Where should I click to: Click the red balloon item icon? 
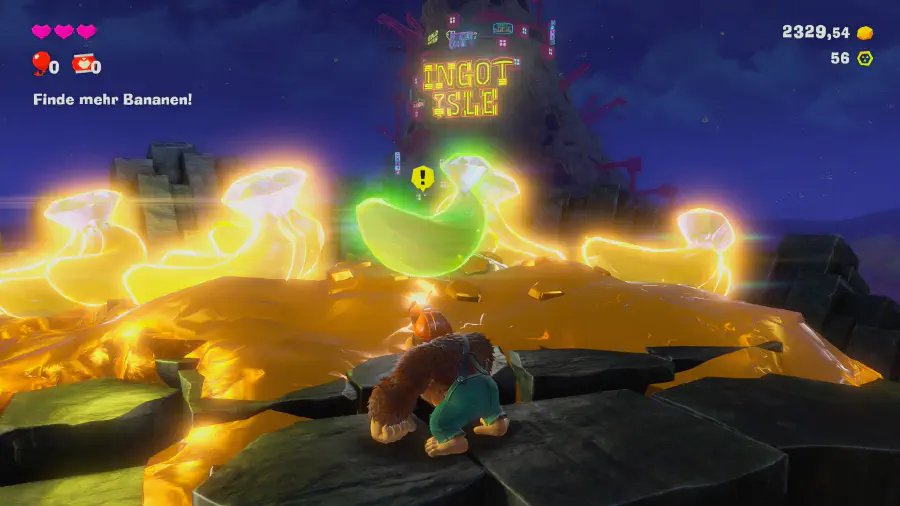pos(40,64)
